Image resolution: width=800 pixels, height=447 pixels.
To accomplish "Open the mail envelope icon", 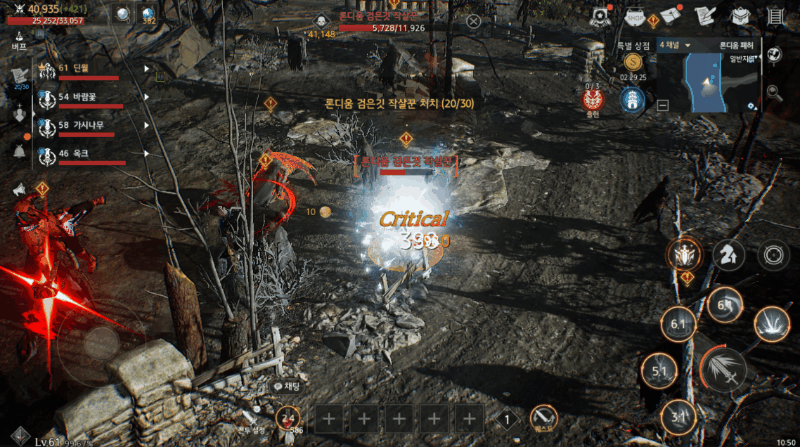I will click(x=670, y=17).
